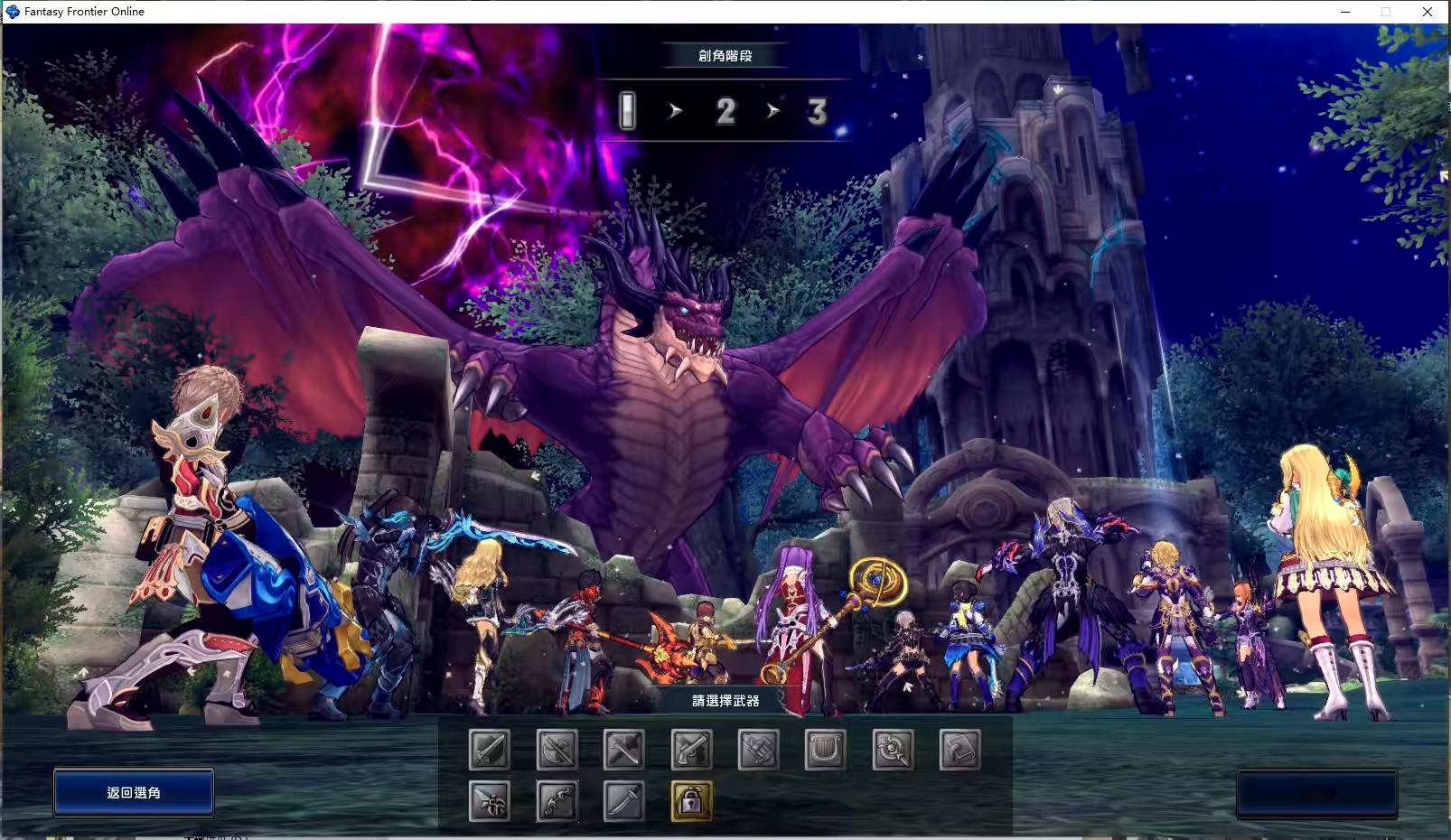Select the sword weapon icon
This screenshot has width=1451, height=840.
(491, 748)
